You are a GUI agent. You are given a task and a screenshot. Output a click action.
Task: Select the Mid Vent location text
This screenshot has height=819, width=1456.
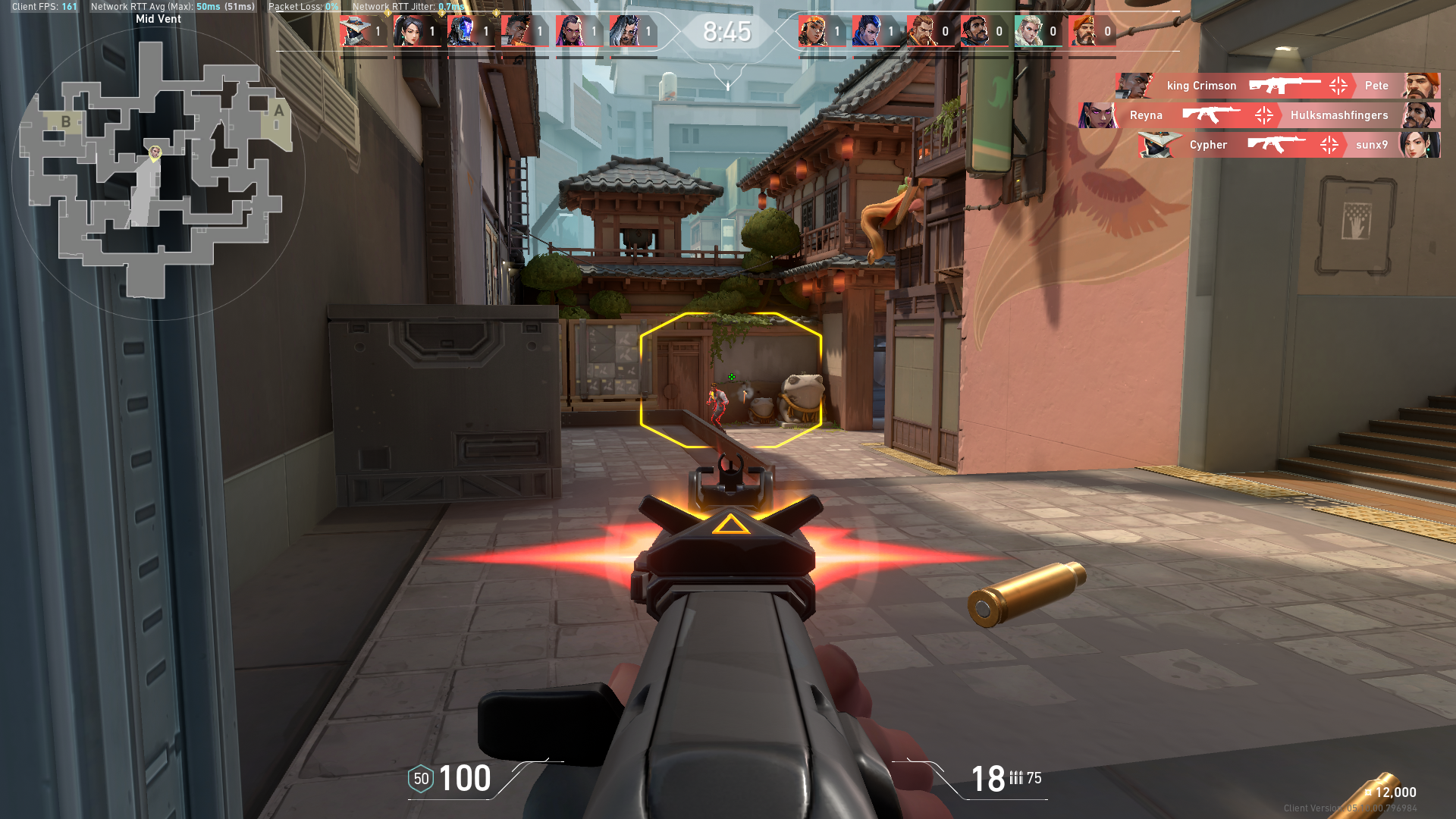pos(158,18)
